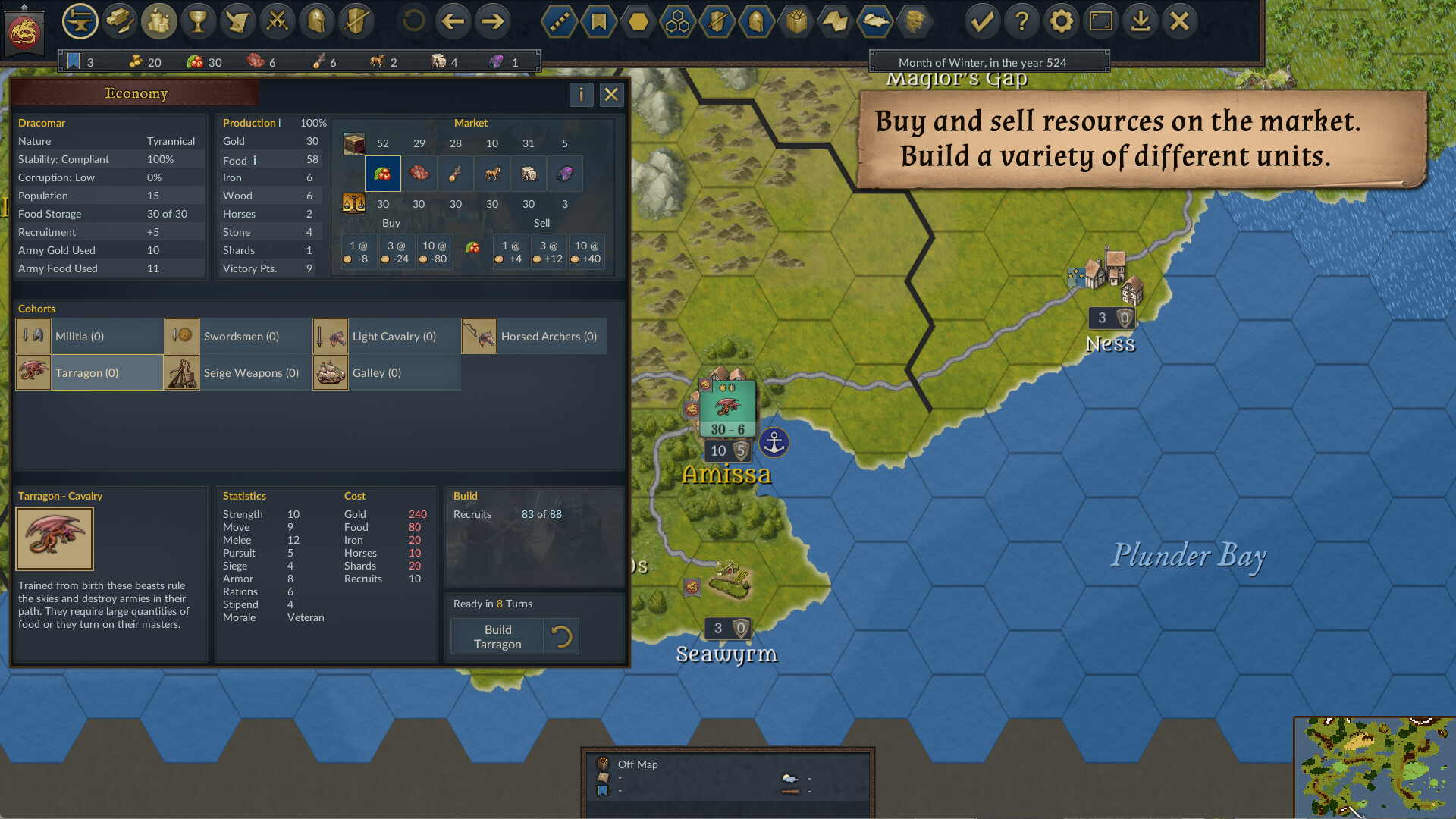Viewport: 1456px width, 819px height.
Task: Select the helmet unit icon in the top toolbar
Action: (316, 21)
